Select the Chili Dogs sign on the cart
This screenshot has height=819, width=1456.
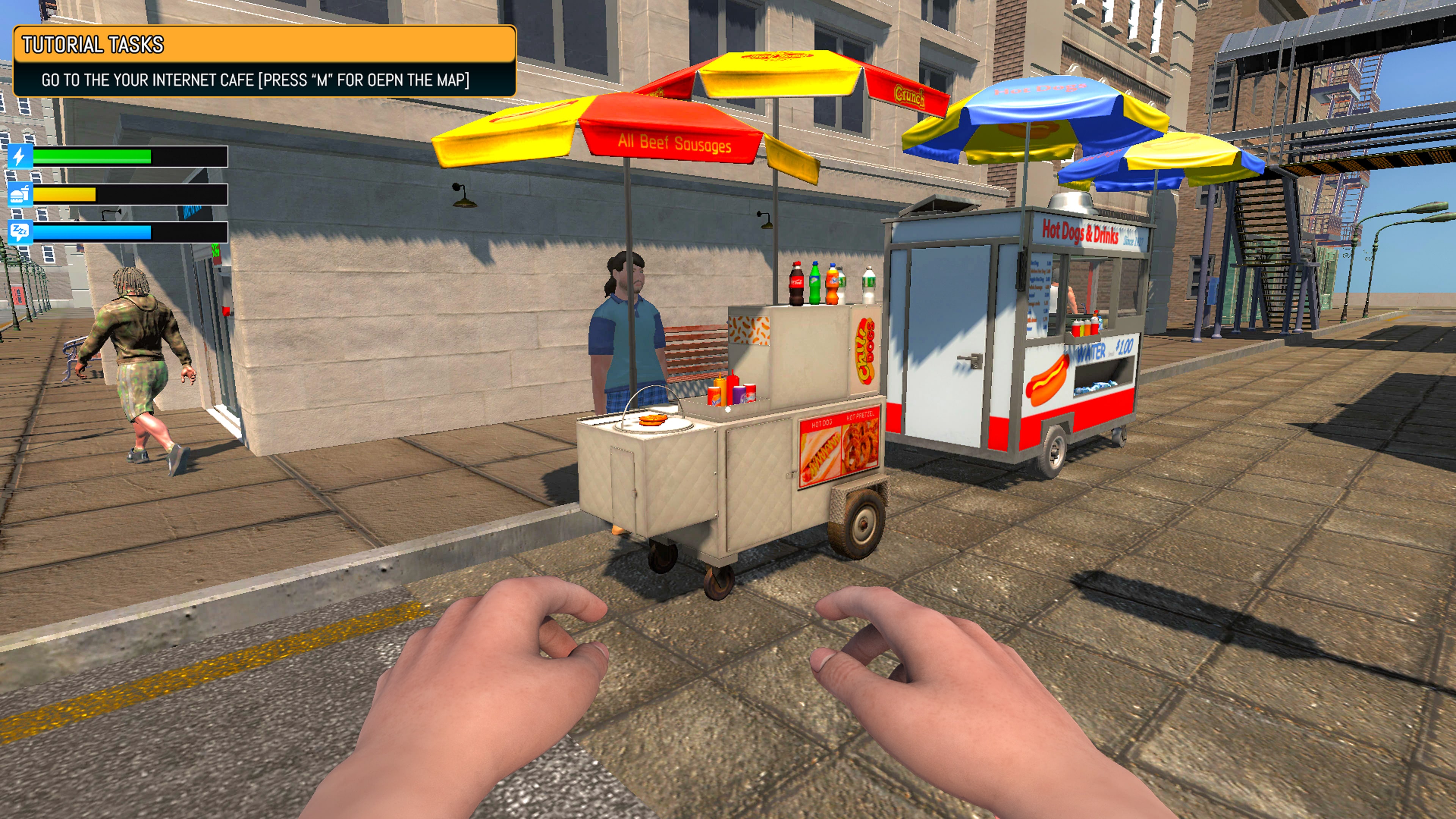pyautogui.click(x=865, y=348)
